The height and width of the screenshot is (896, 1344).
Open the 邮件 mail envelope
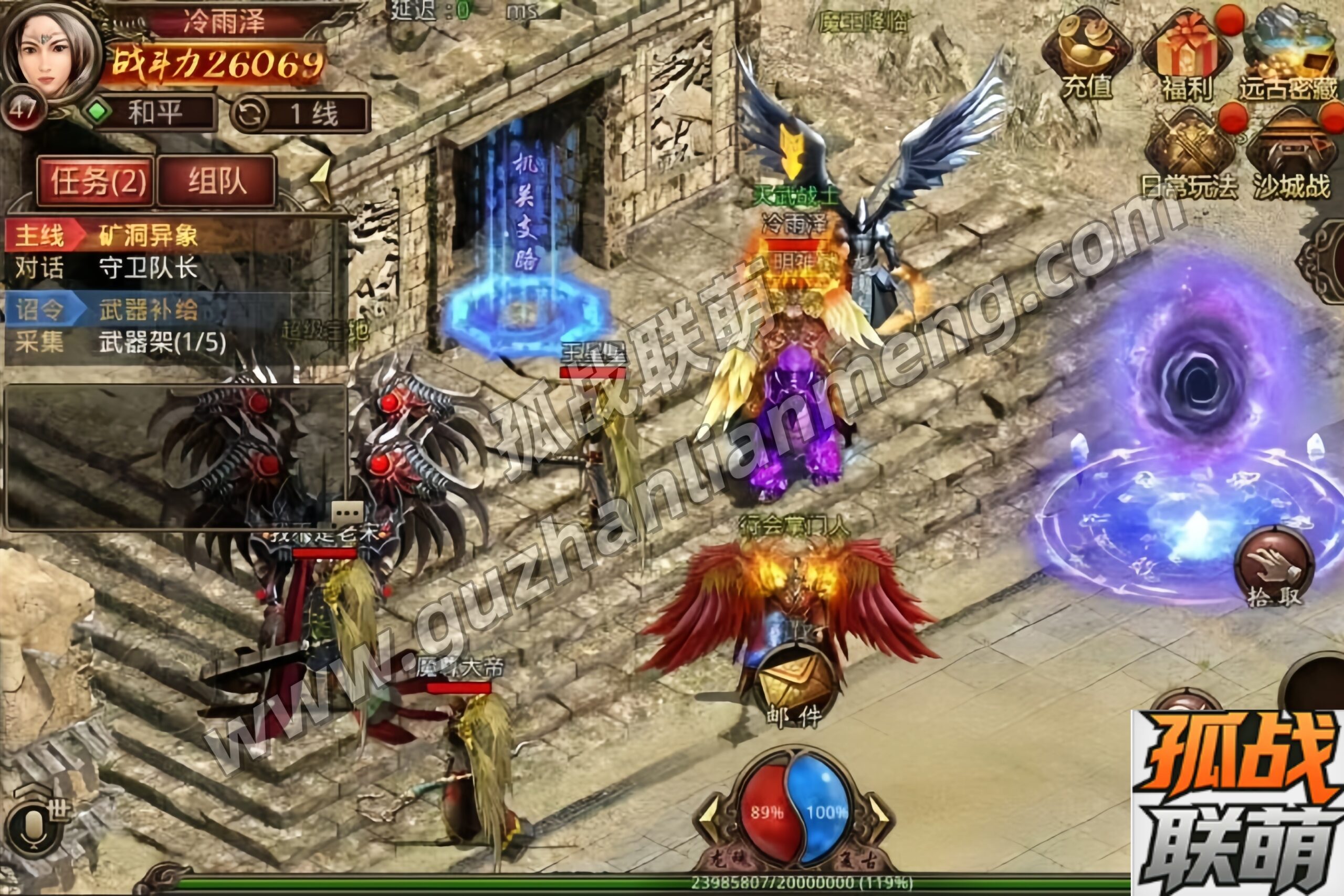(795, 686)
